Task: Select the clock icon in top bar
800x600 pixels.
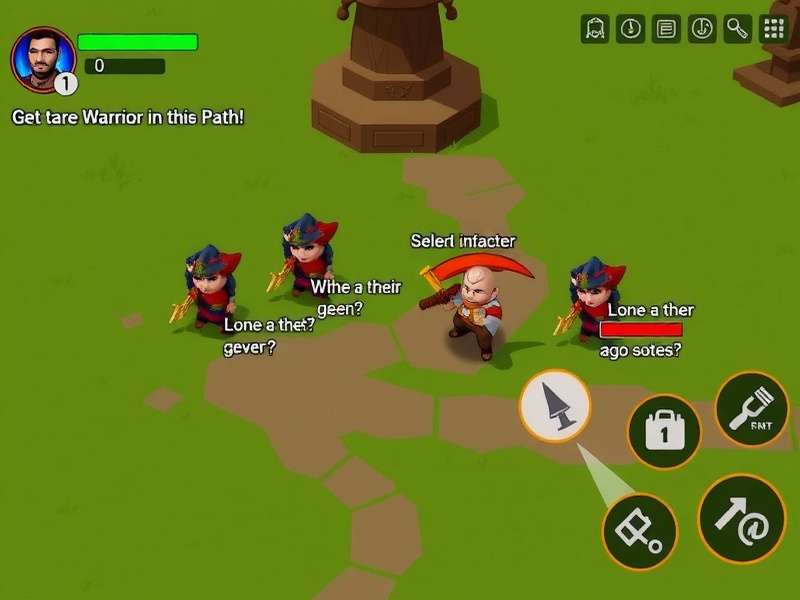Action: click(x=630, y=29)
